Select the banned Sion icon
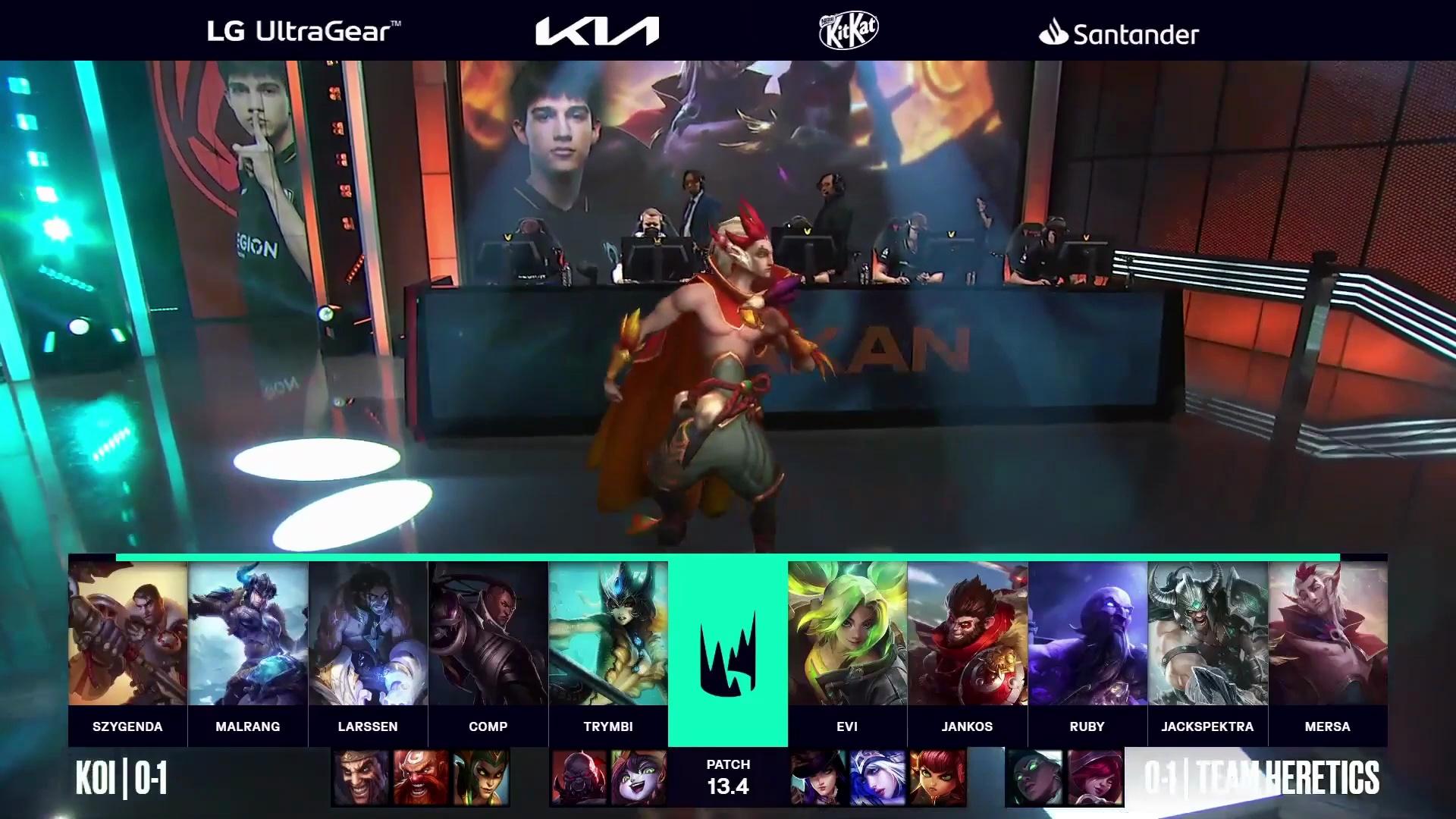The image size is (1456, 819). click(579, 777)
